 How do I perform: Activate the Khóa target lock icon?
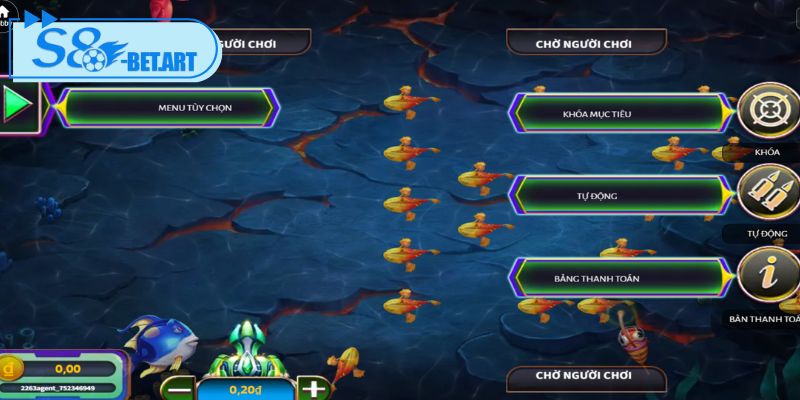768,110
